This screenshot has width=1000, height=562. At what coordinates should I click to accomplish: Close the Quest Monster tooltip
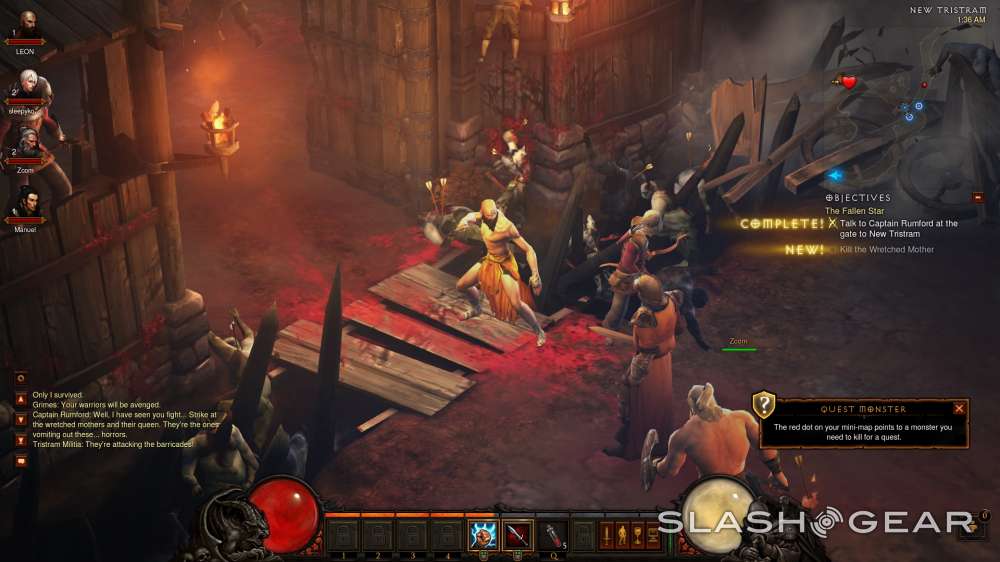(x=959, y=409)
